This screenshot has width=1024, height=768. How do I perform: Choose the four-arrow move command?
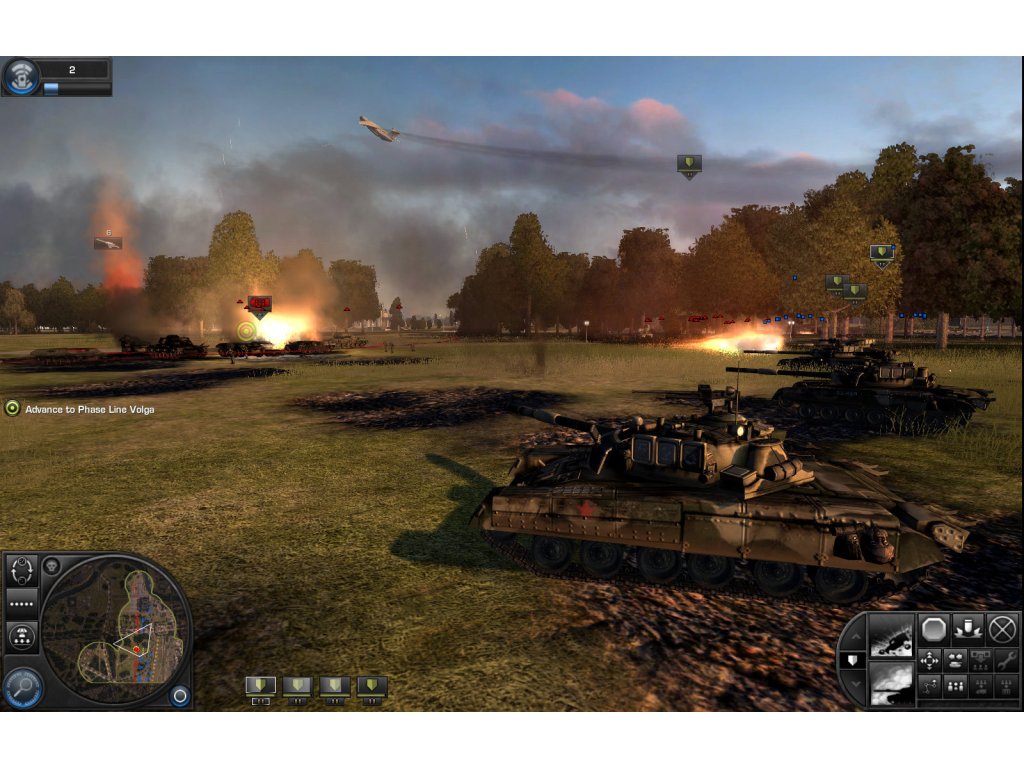pyautogui.click(x=930, y=661)
